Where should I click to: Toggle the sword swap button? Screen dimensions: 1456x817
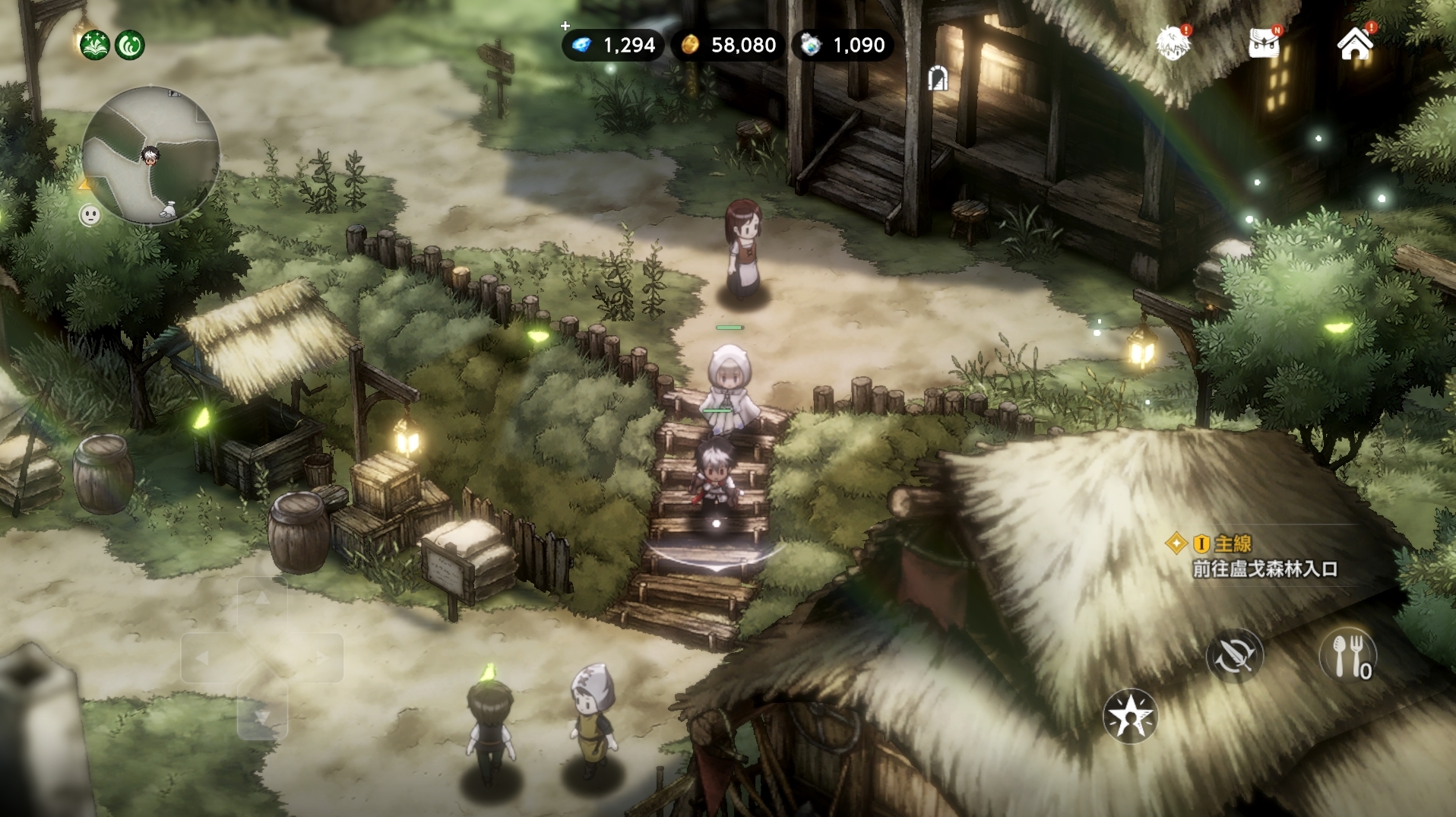tap(1234, 655)
